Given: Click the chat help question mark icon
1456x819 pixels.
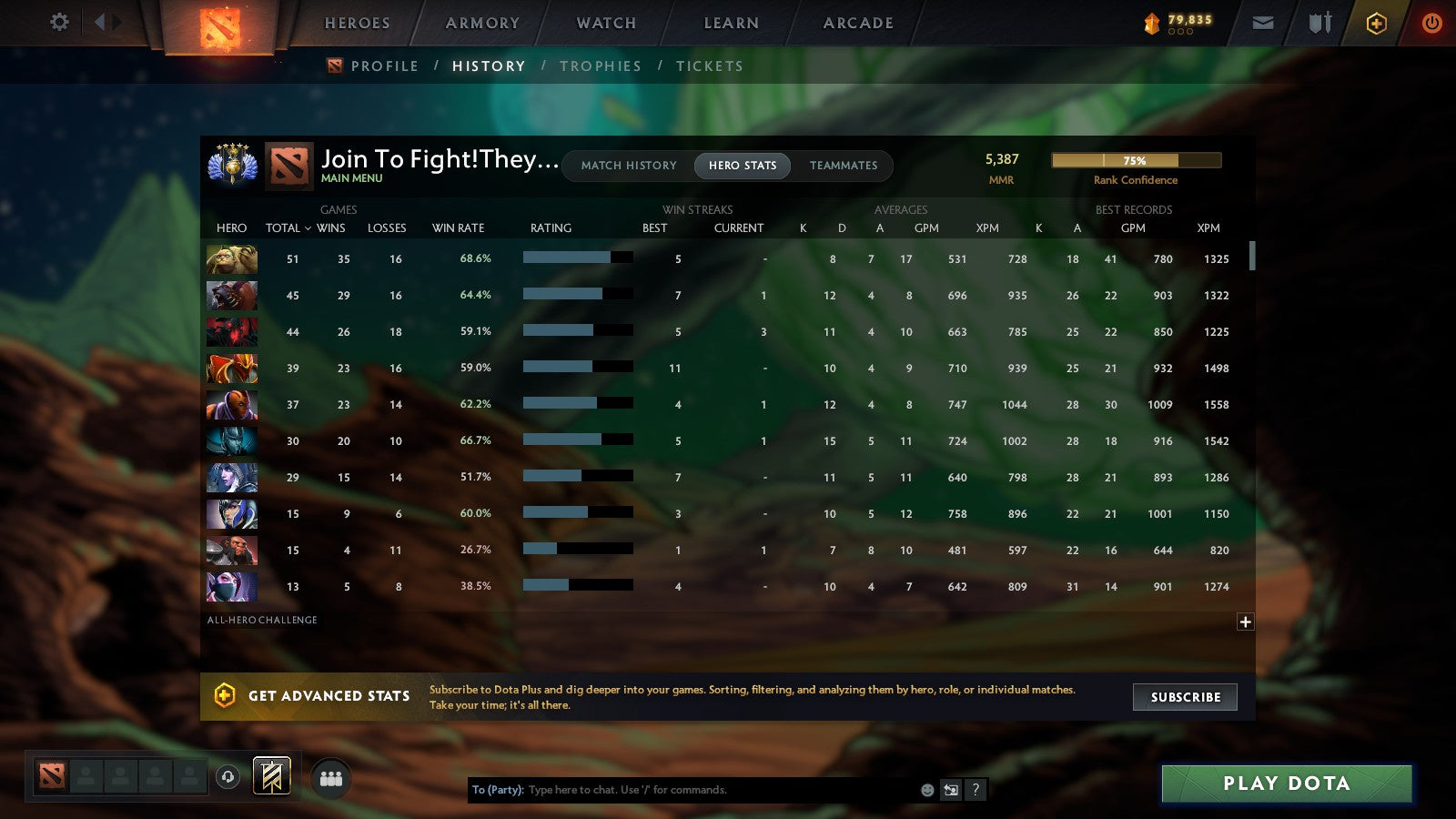Looking at the screenshot, I should pos(976,790).
